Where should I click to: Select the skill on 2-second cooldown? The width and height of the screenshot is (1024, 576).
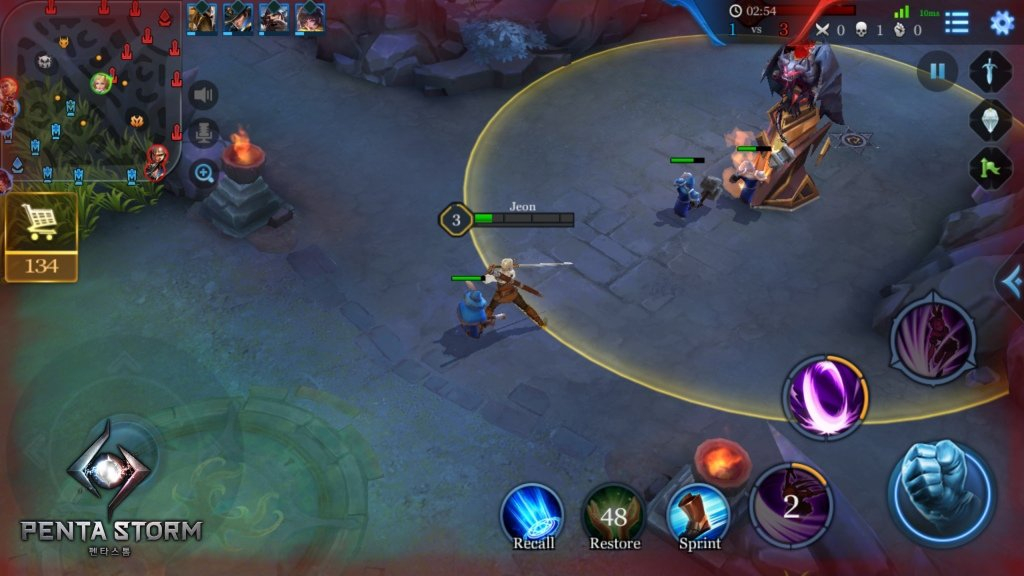pyautogui.click(x=791, y=505)
